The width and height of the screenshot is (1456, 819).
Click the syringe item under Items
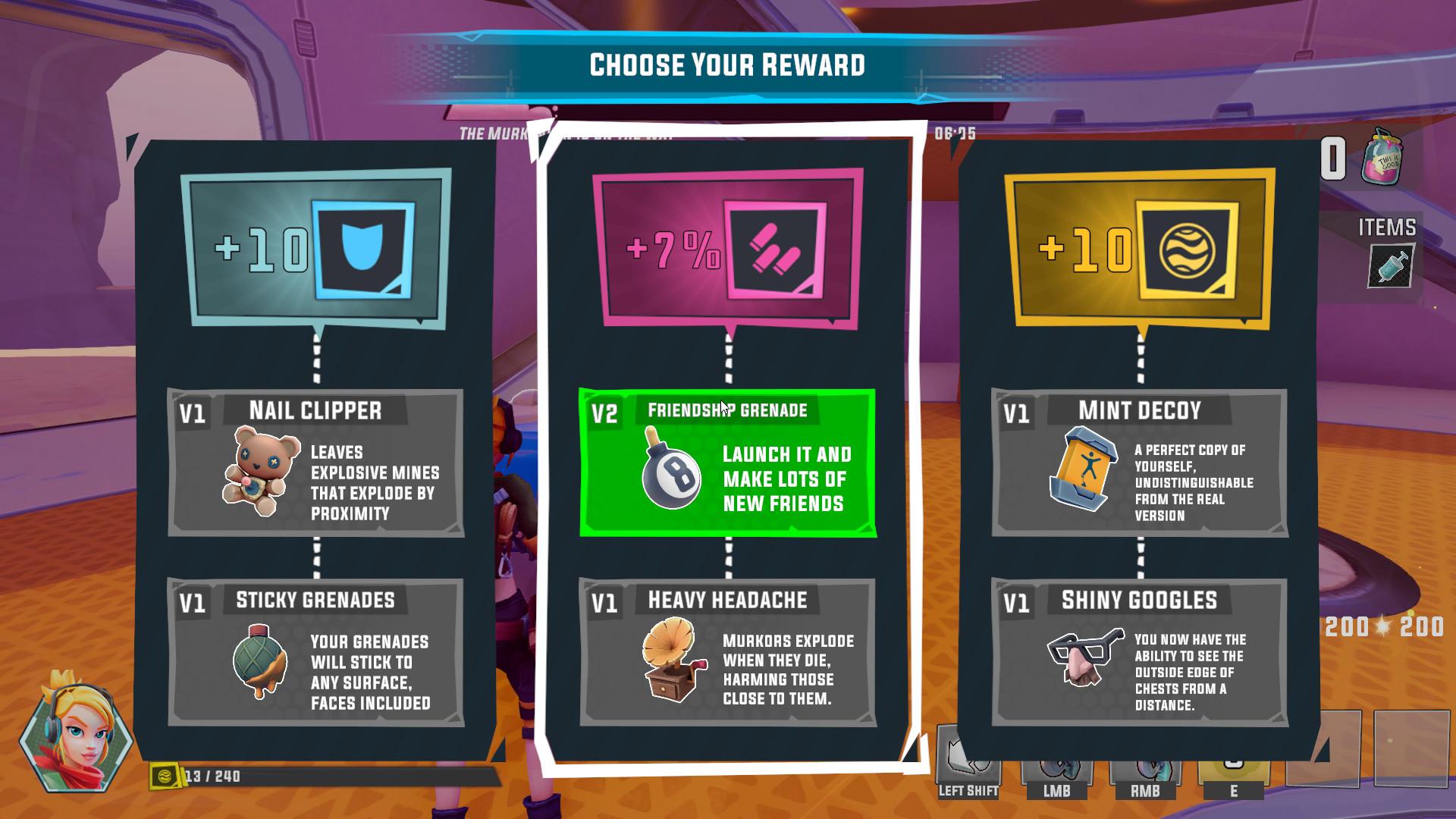point(1391,267)
